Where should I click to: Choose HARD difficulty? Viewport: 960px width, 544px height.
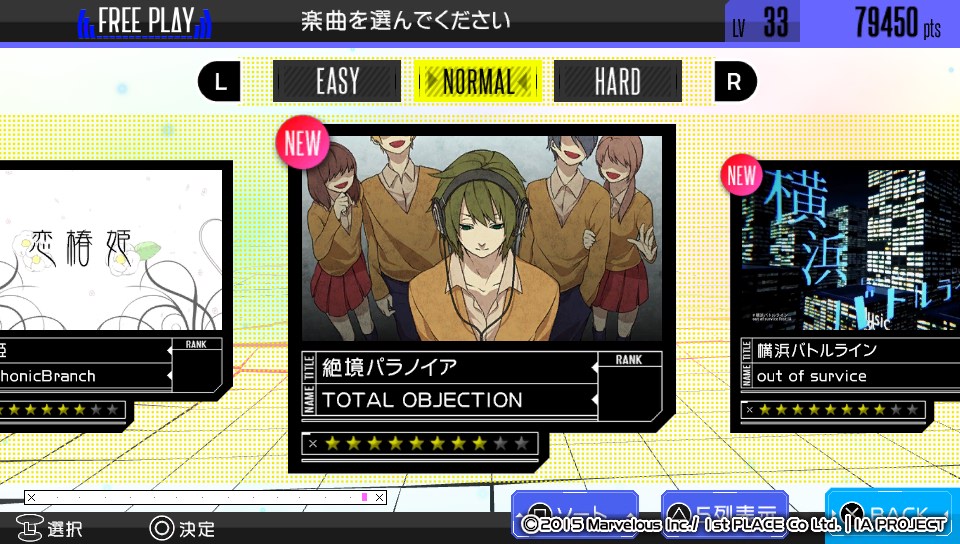617,82
